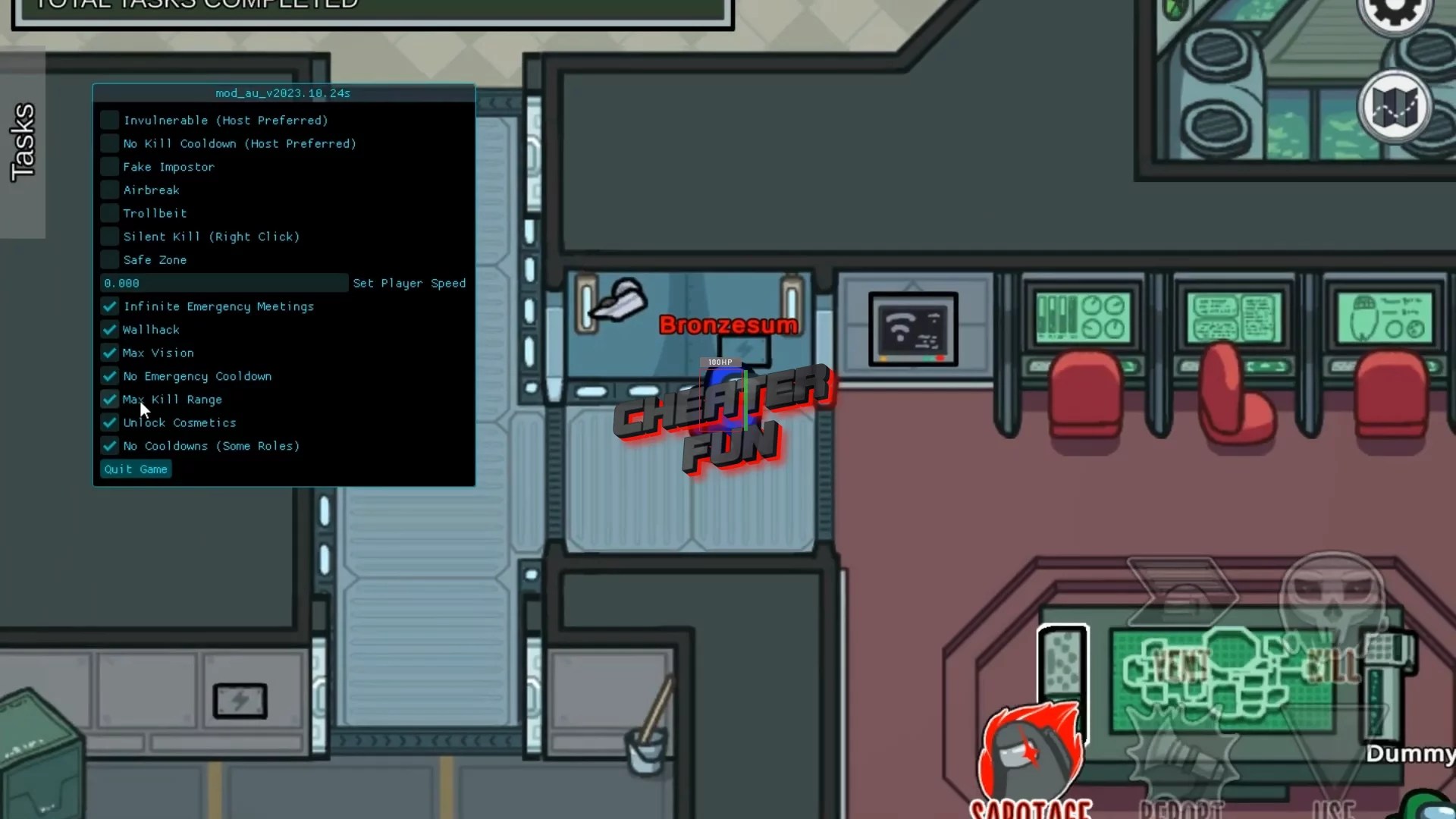Click the player speed value field

tap(223, 283)
